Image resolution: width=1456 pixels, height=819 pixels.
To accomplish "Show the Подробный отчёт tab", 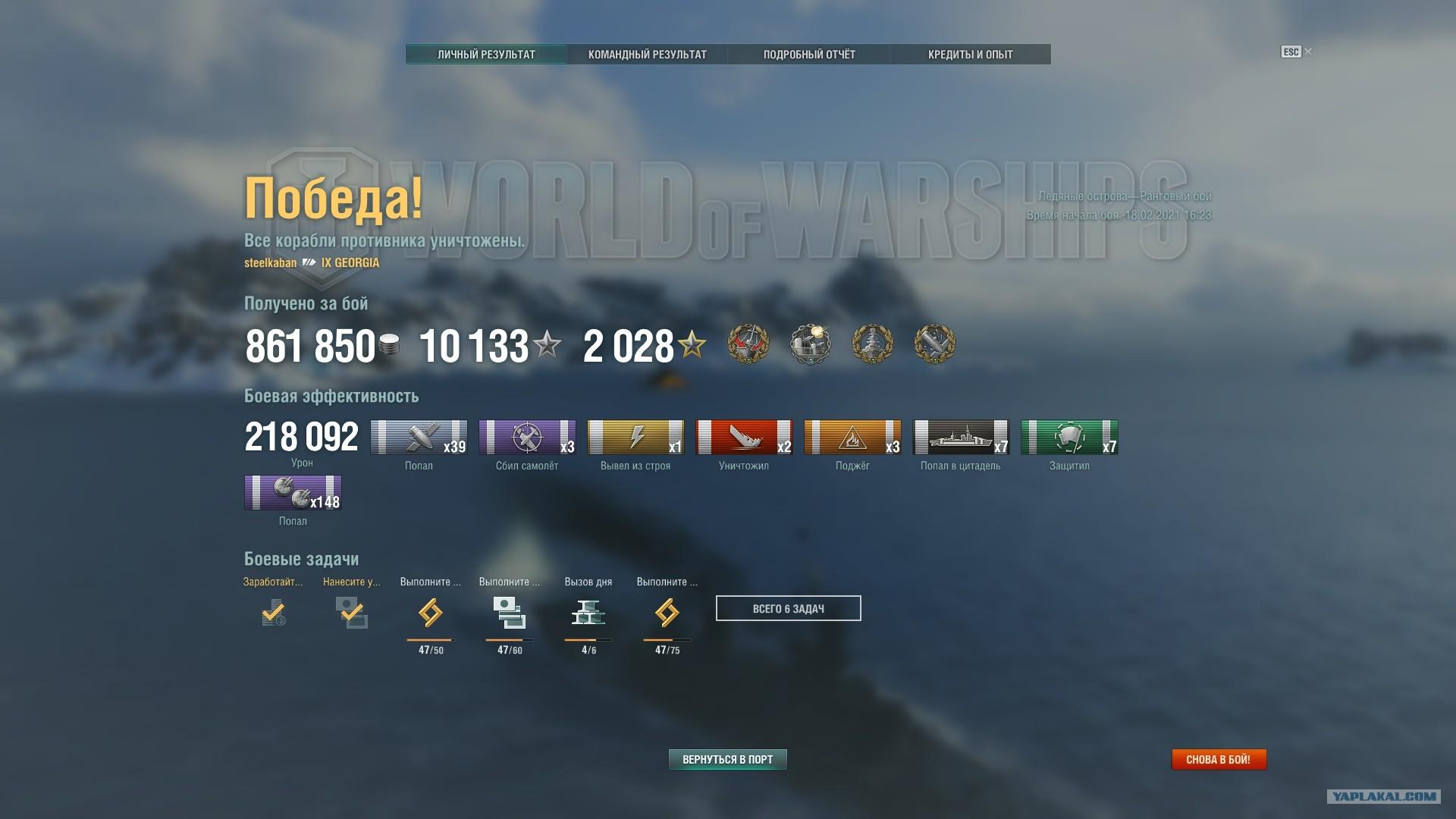I will (x=809, y=55).
